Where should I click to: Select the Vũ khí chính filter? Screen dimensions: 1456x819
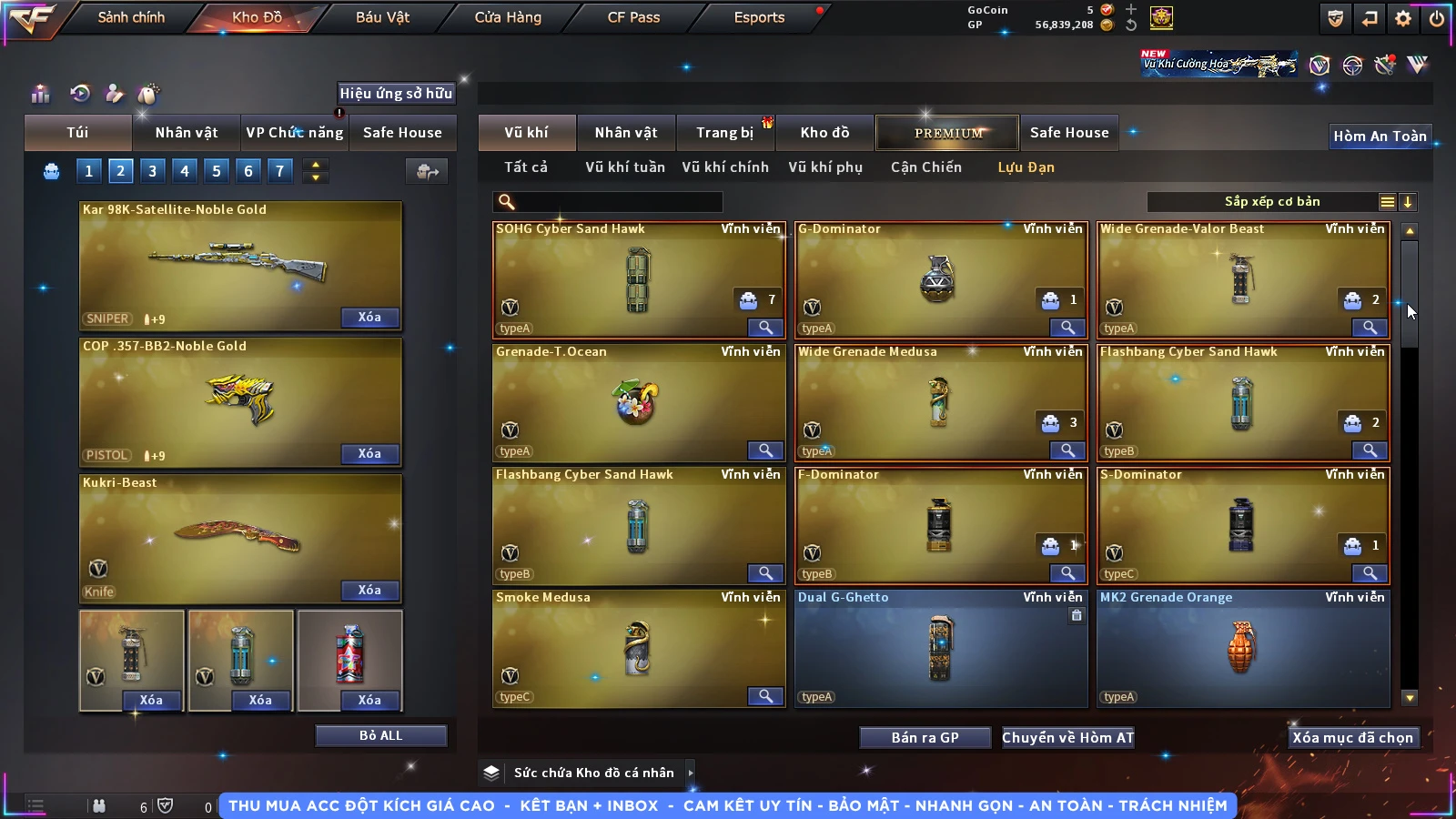pos(725,167)
